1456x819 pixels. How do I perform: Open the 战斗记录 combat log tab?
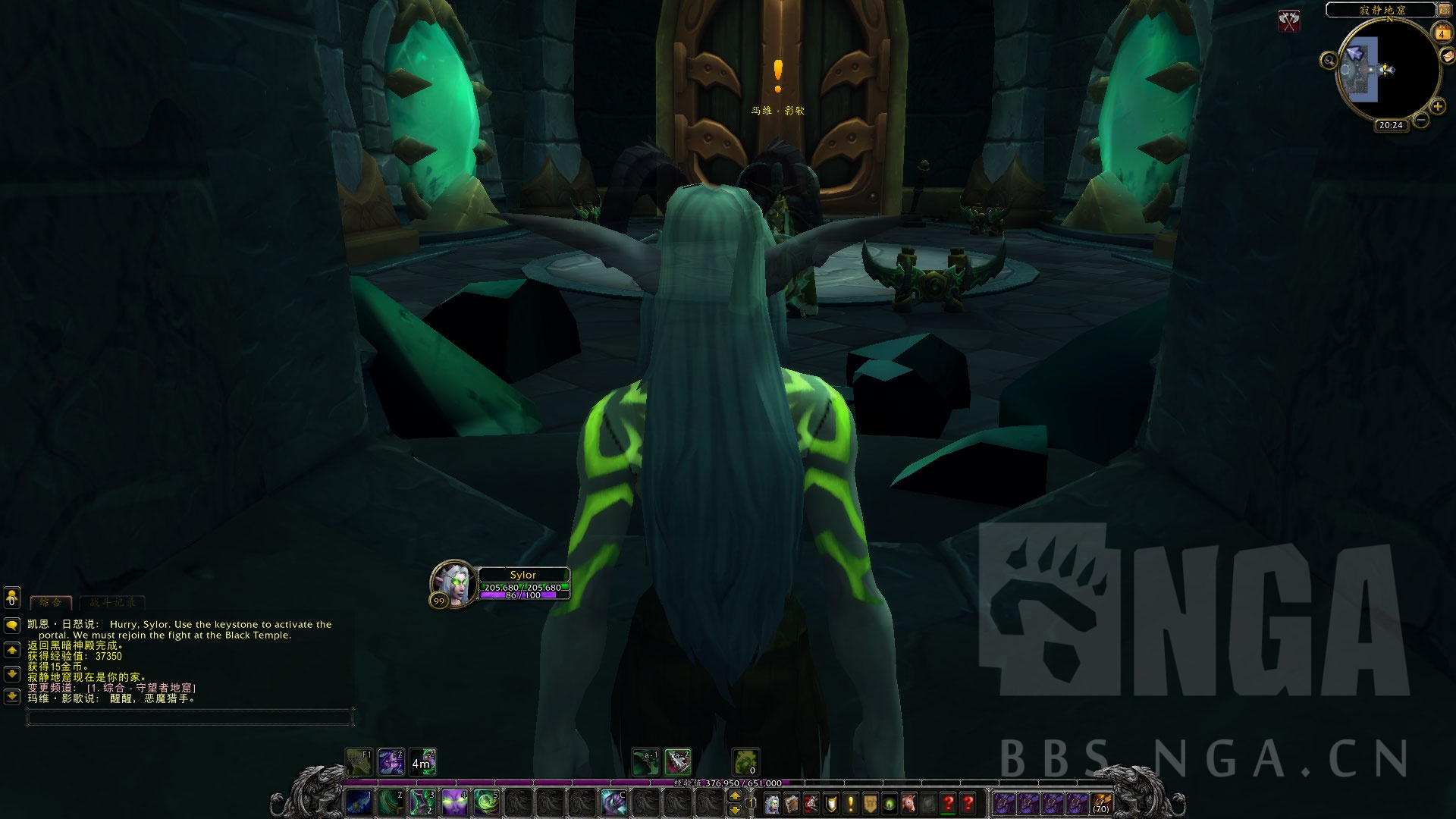pyautogui.click(x=112, y=602)
